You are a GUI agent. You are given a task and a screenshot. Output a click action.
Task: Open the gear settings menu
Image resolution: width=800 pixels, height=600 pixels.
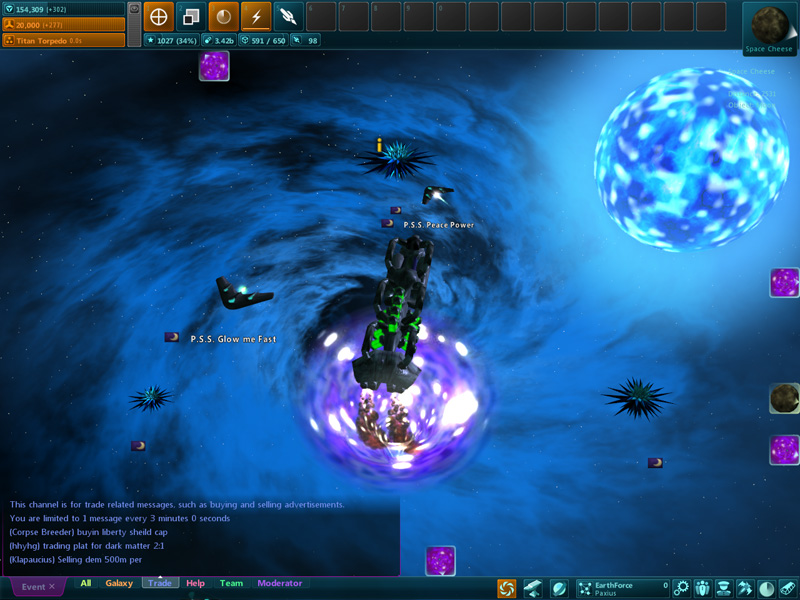click(x=681, y=588)
